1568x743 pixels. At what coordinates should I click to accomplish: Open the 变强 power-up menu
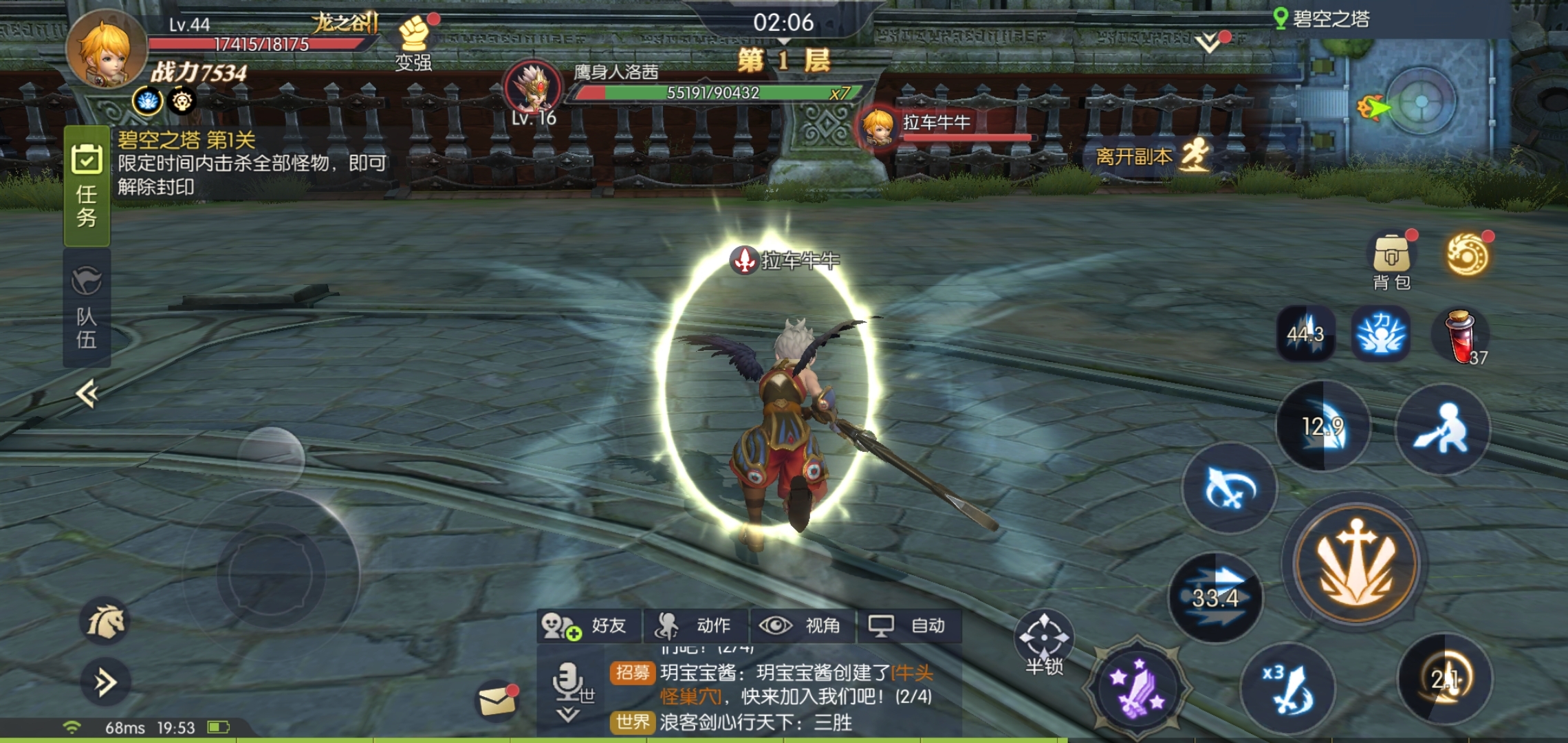414,43
